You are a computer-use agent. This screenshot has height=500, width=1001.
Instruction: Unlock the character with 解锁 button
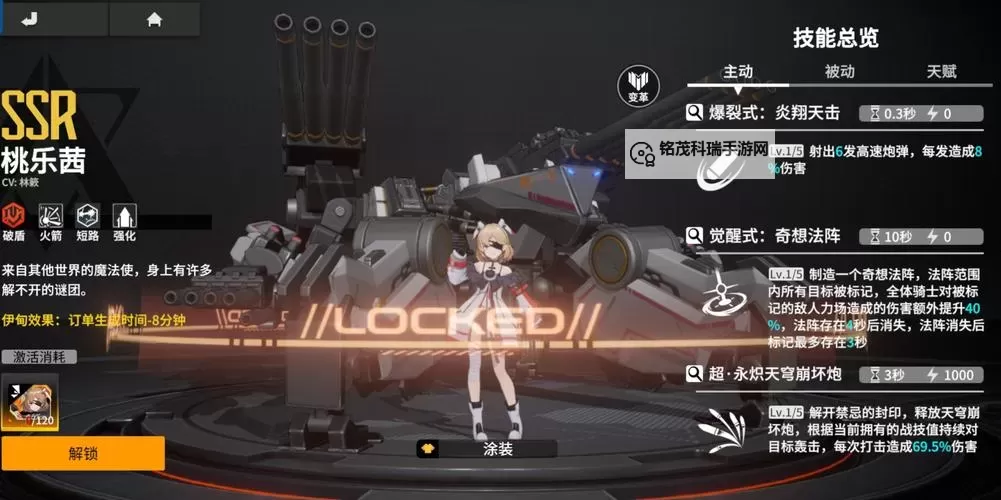tap(83, 453)
